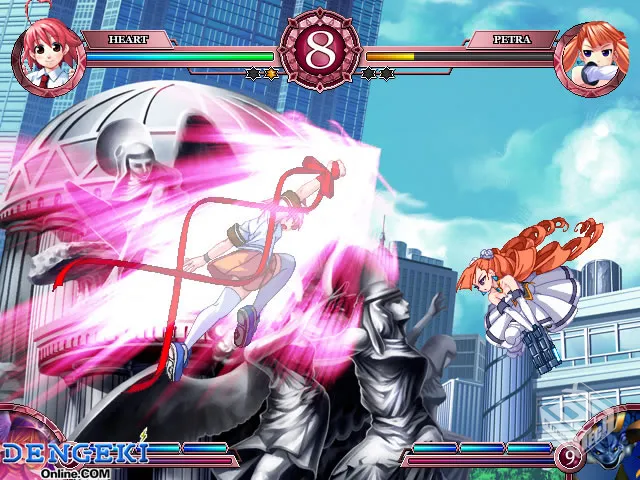Screen dimensions: 640x480
Task: Open the Dengeki Online.com watermark
Action: pyautogui.click(x=75, y=458)
